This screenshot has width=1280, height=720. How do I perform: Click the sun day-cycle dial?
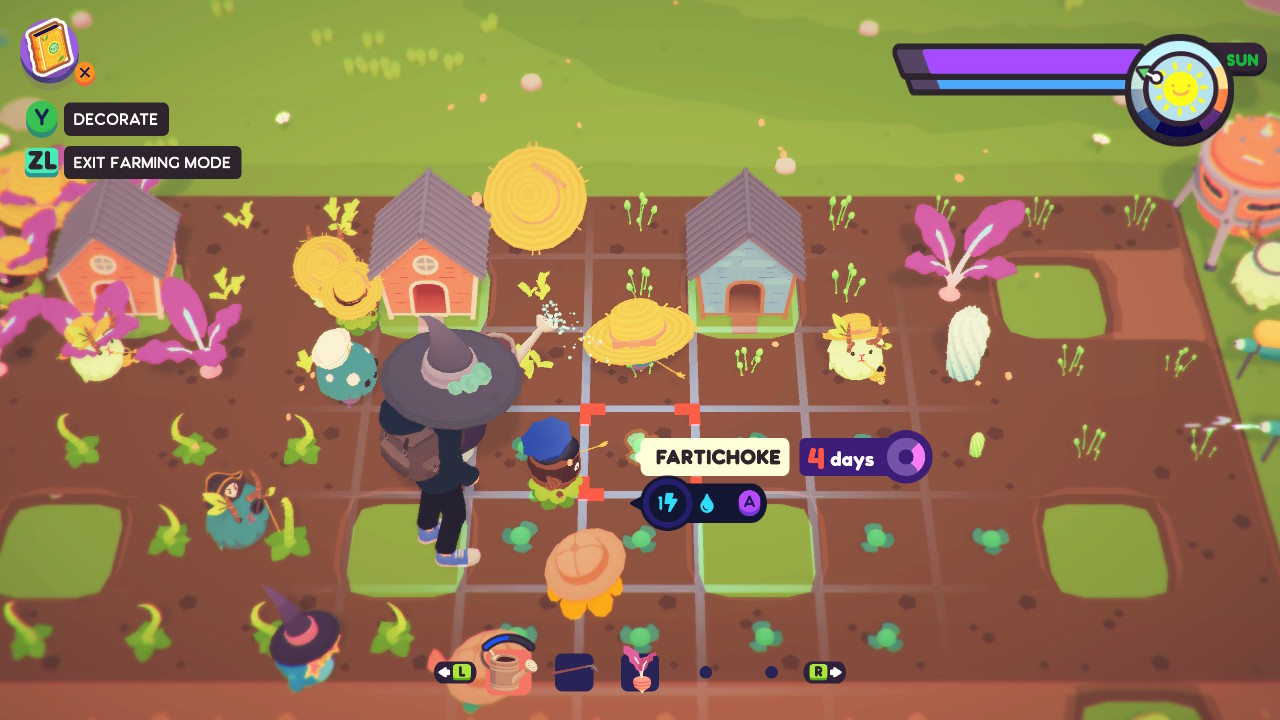click(x=1180, y=88)
